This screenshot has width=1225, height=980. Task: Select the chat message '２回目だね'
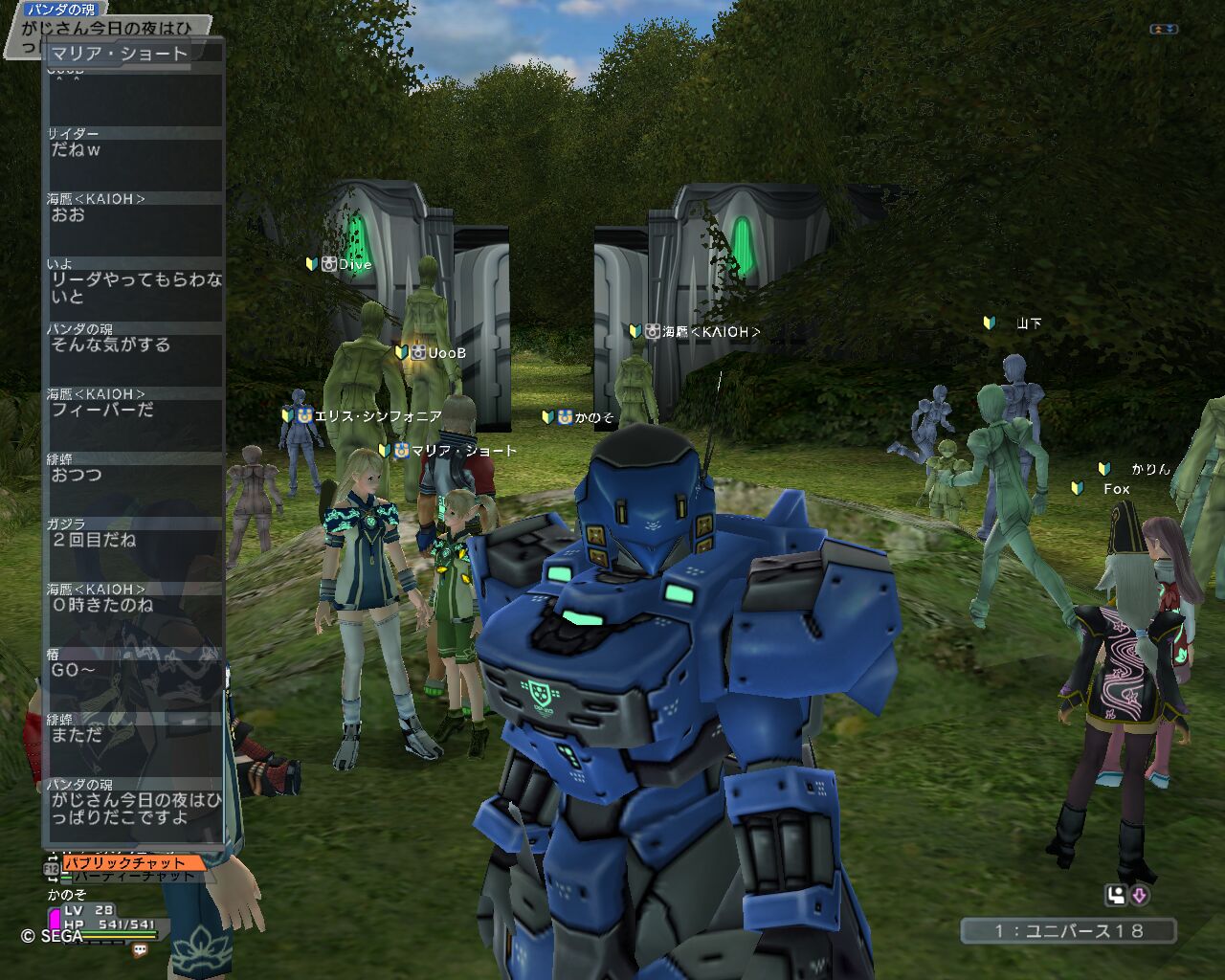tap(94, 540)
